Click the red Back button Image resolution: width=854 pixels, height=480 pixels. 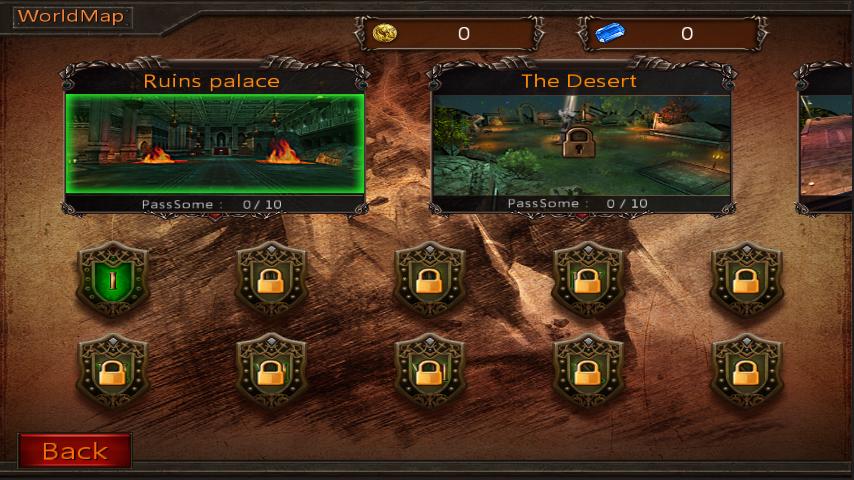(74, 451)
